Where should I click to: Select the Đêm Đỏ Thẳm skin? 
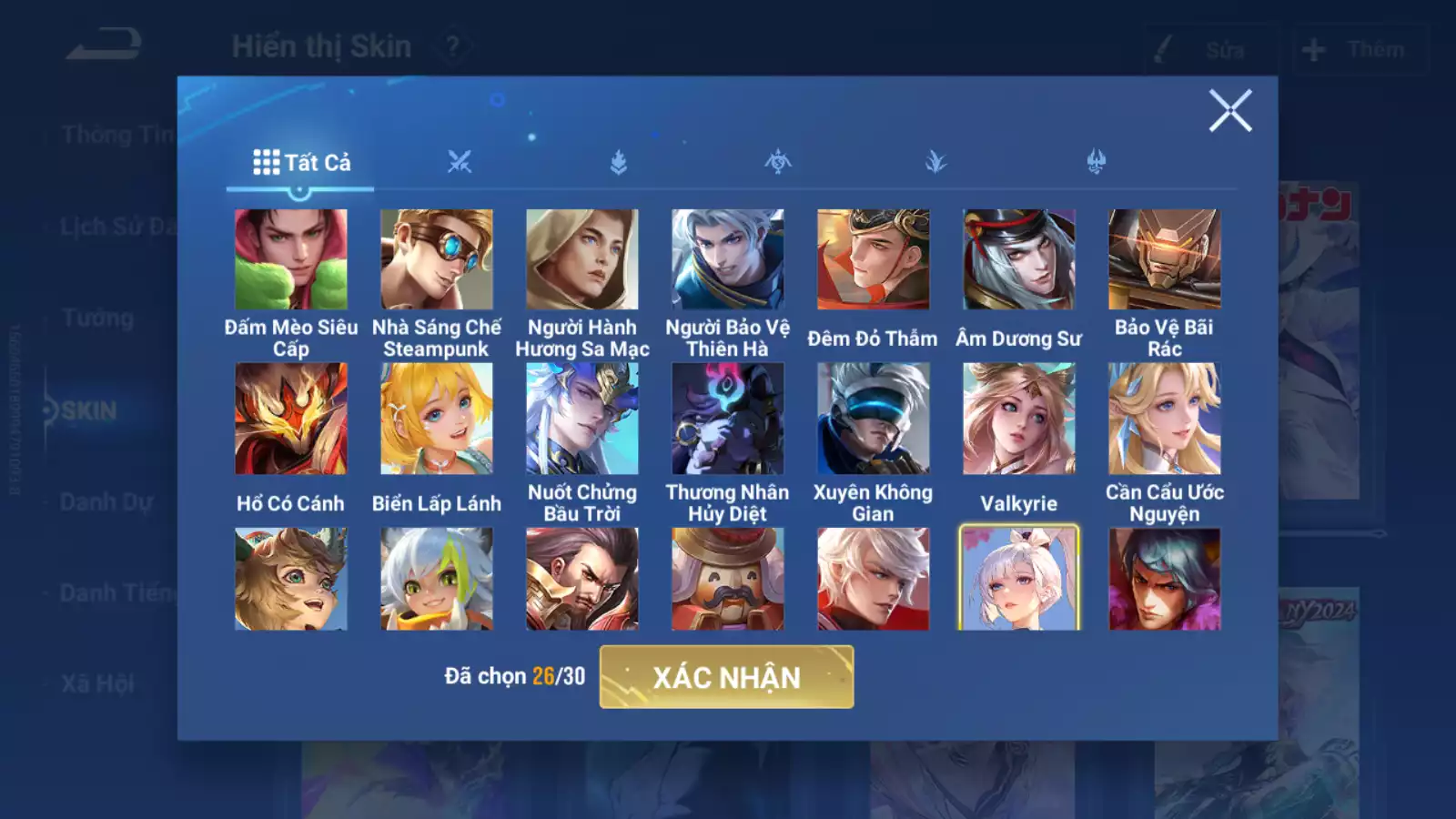872,259
